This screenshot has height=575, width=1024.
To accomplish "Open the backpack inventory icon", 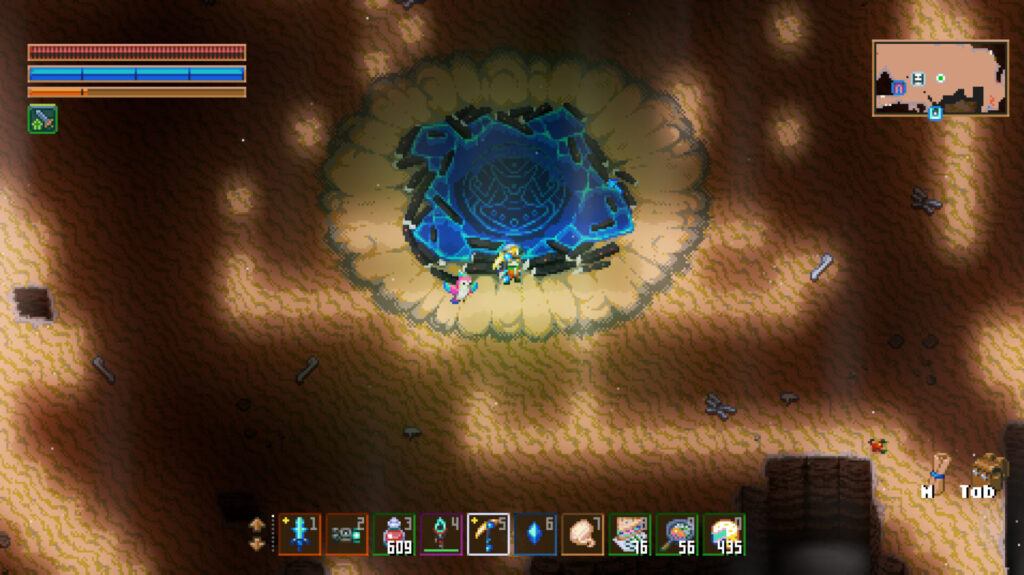I will (x=988, y=469).
